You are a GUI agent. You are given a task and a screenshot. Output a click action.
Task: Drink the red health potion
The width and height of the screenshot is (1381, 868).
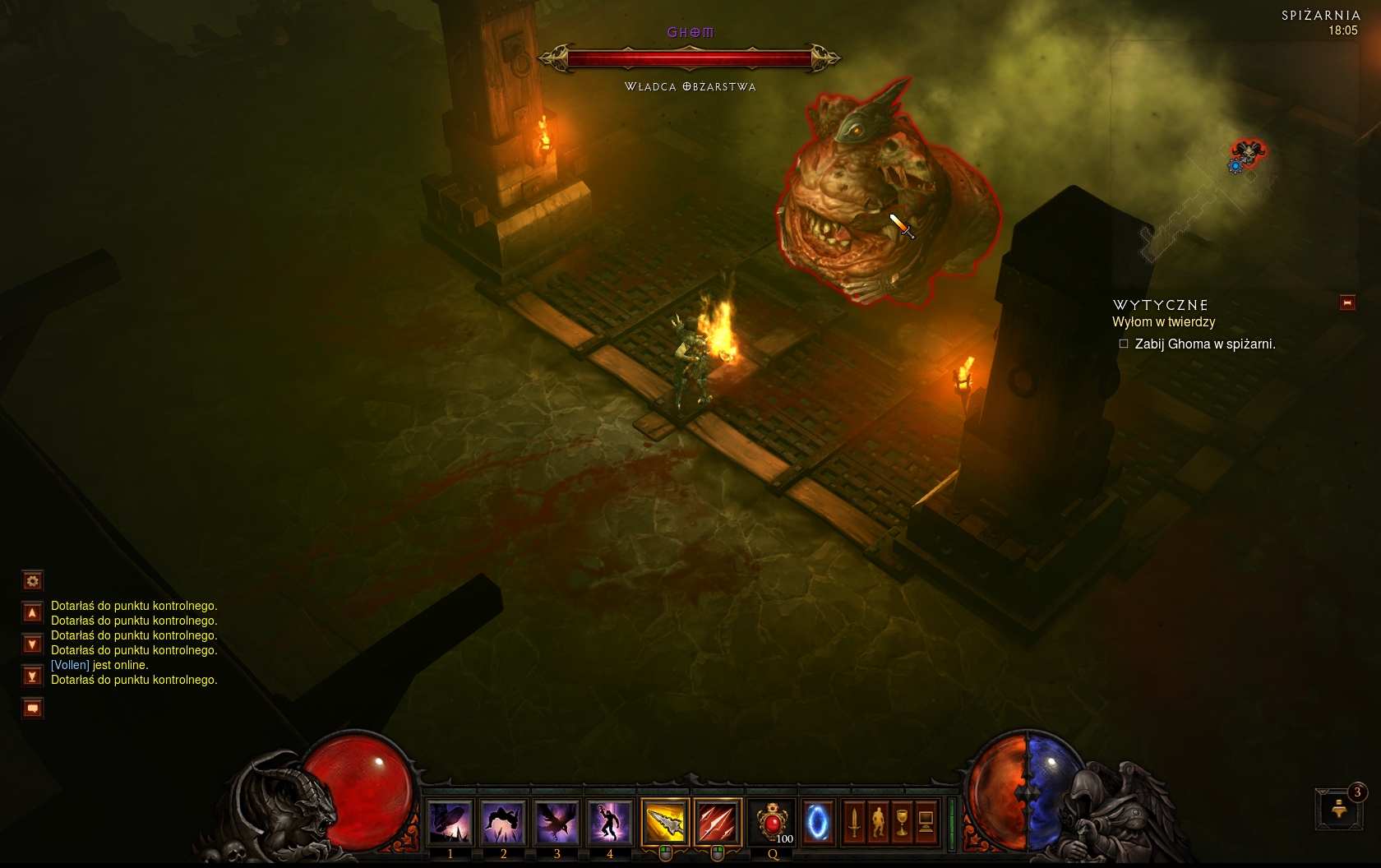[772, 822]
